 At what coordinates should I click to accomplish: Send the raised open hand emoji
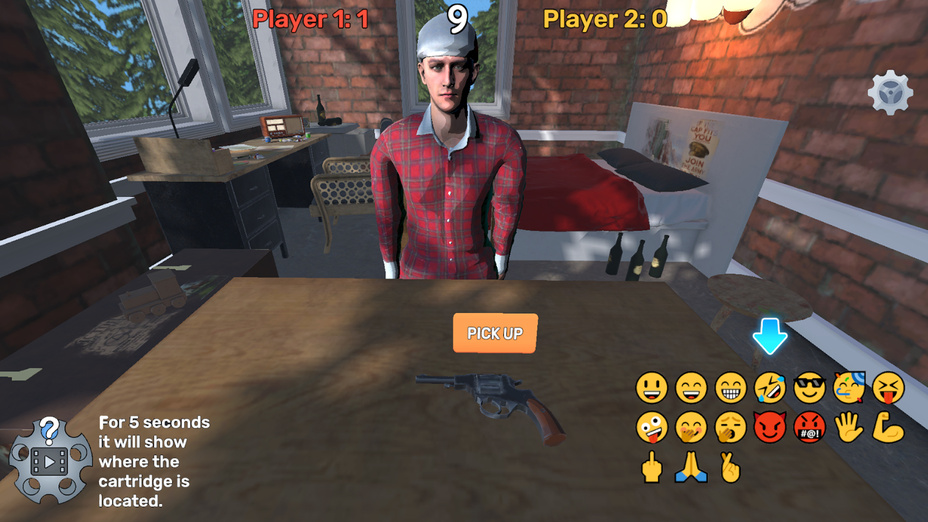[849, 427]
